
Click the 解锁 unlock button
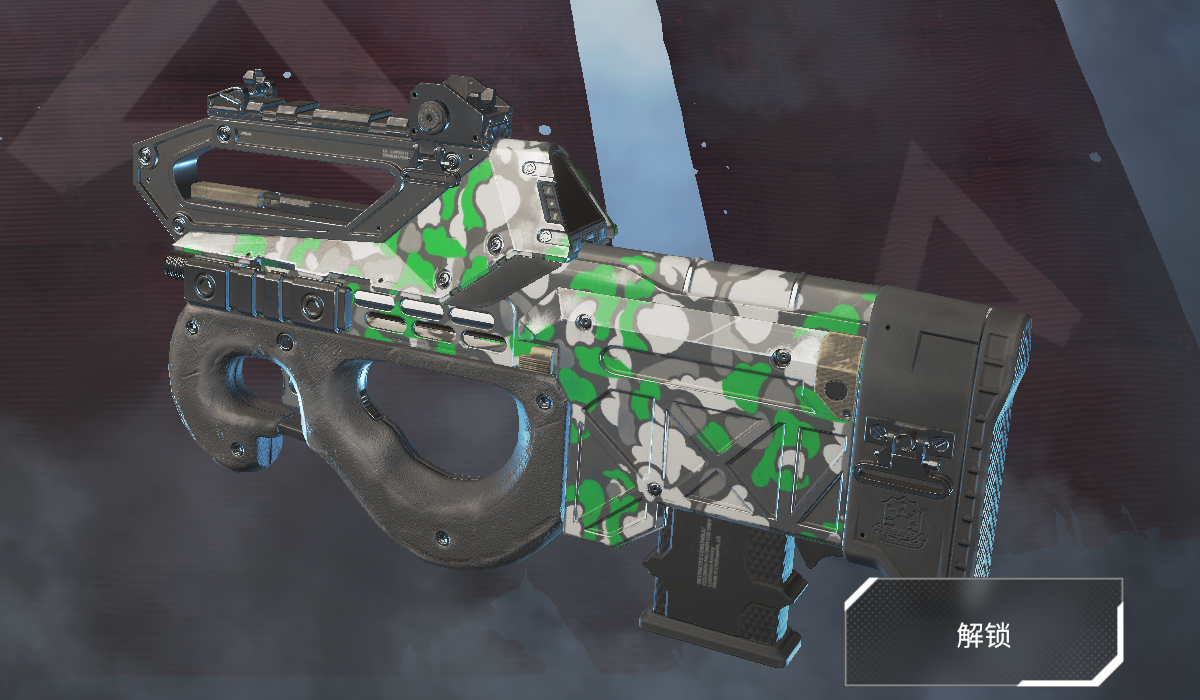tap(985, 632)
